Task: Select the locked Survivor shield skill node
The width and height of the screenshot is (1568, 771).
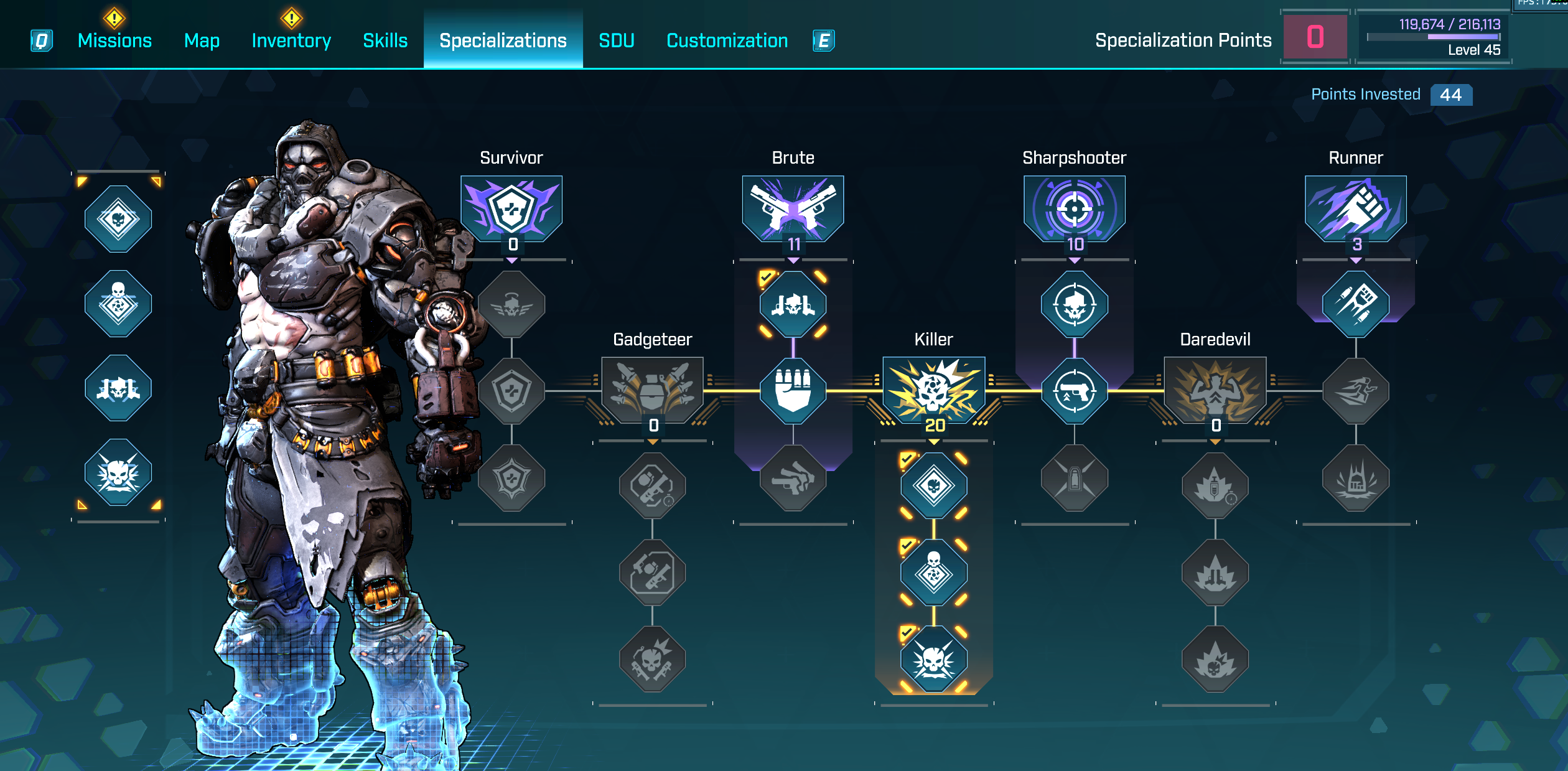Action: pos(511,391)
